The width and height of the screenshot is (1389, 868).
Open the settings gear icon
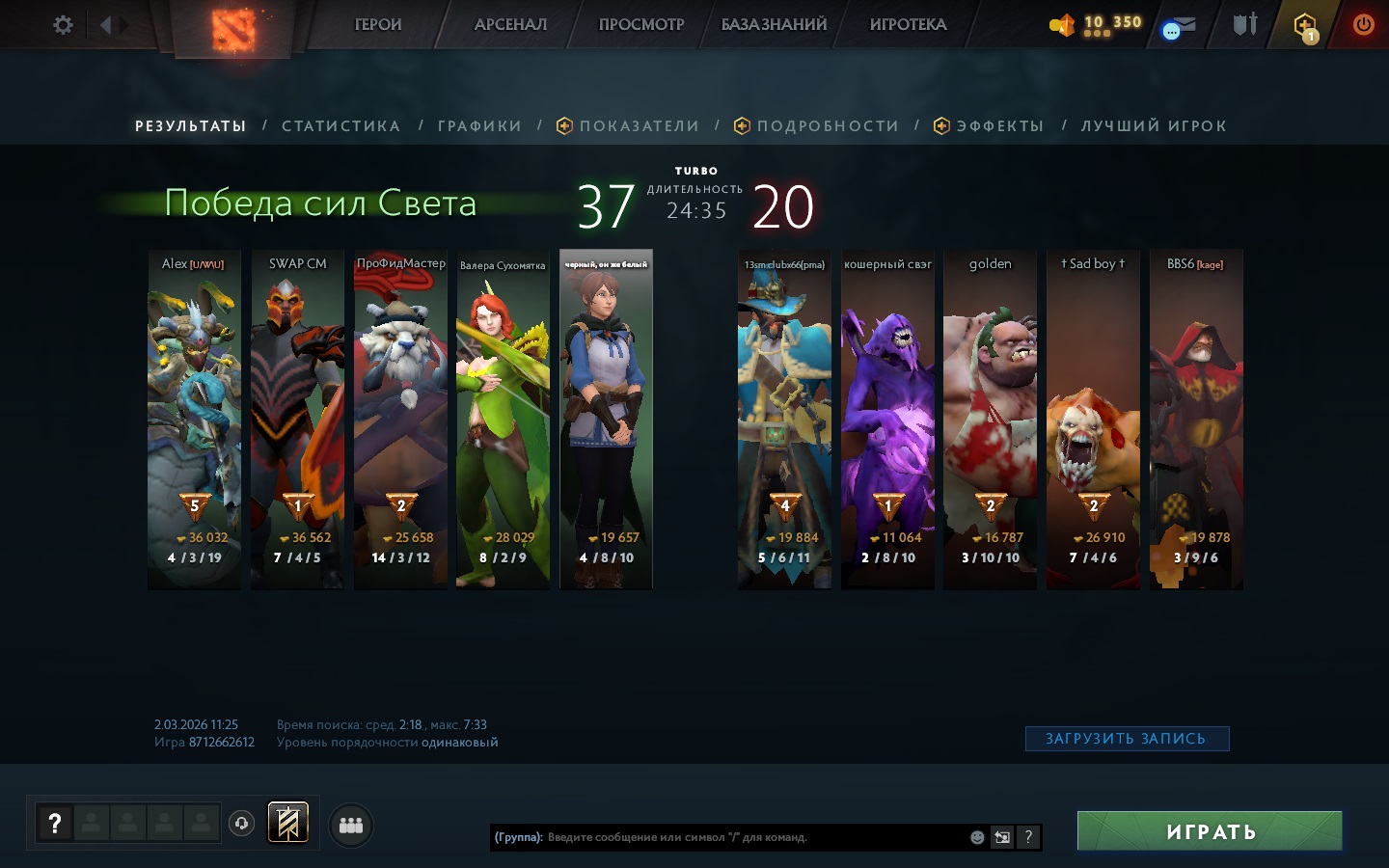tap(63, 25)
